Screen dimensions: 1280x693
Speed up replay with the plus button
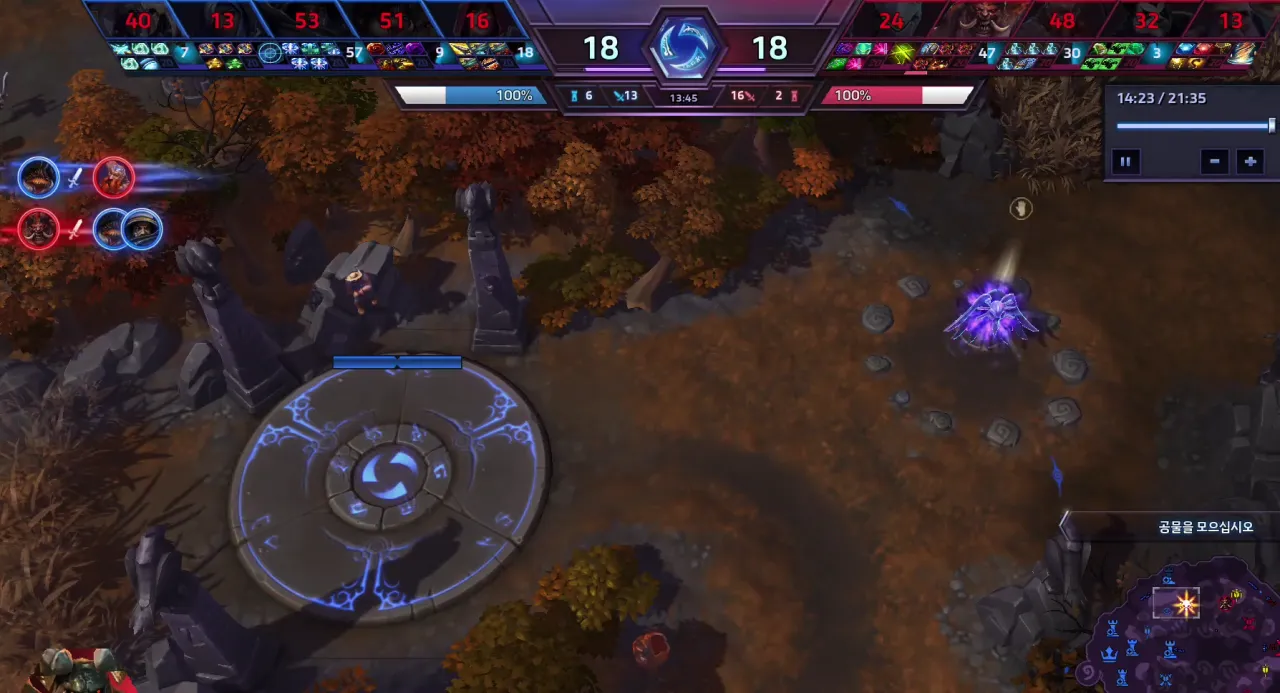click(x=1250, y=161)
